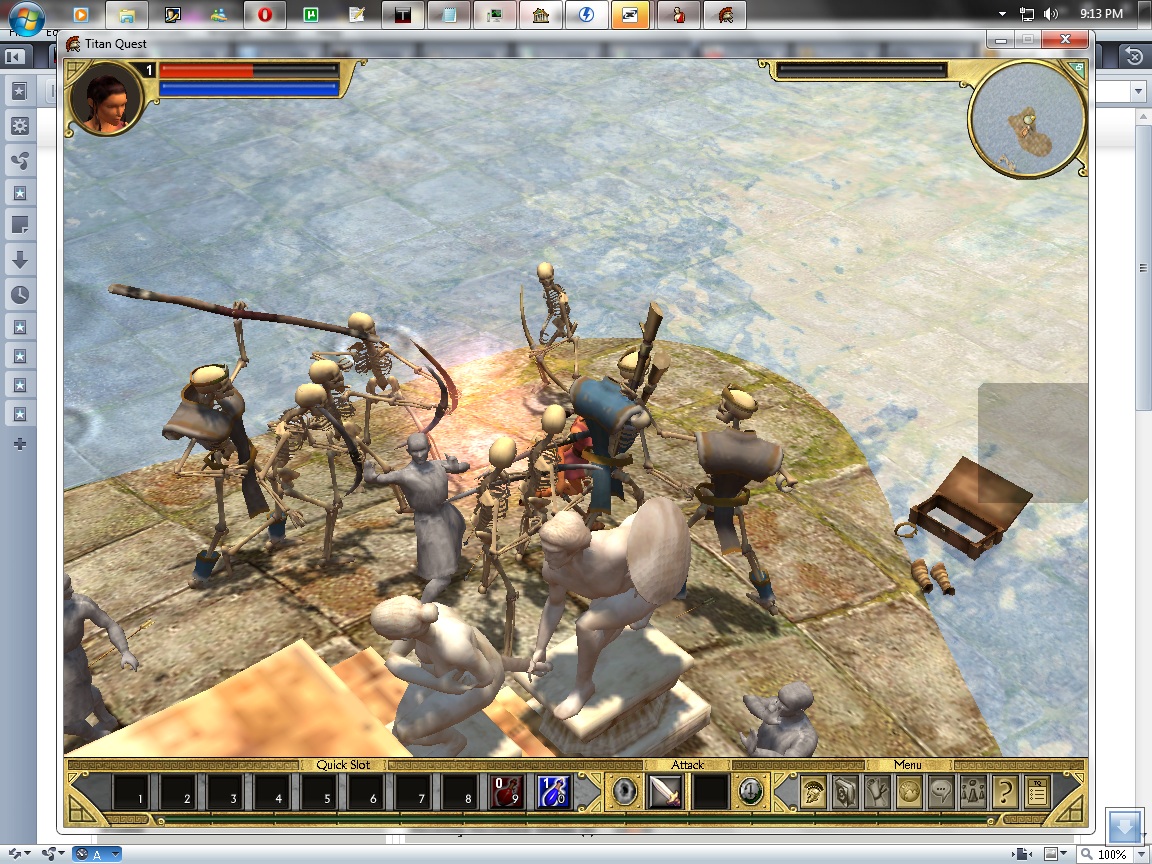Toggle the minimap expand button
The height and width of the screenshot is (864, 1152).
tap(1076, 69)
